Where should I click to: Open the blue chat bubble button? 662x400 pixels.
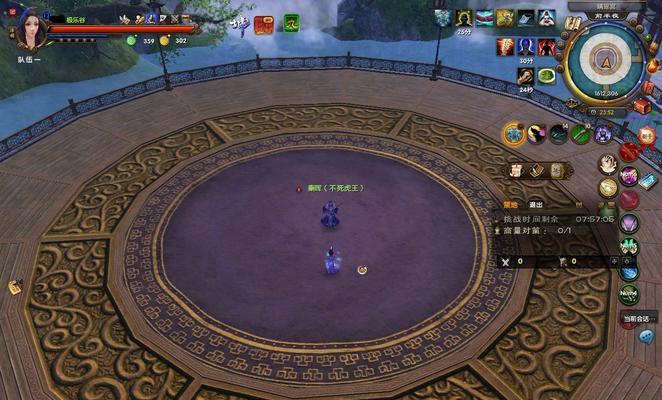646,336
